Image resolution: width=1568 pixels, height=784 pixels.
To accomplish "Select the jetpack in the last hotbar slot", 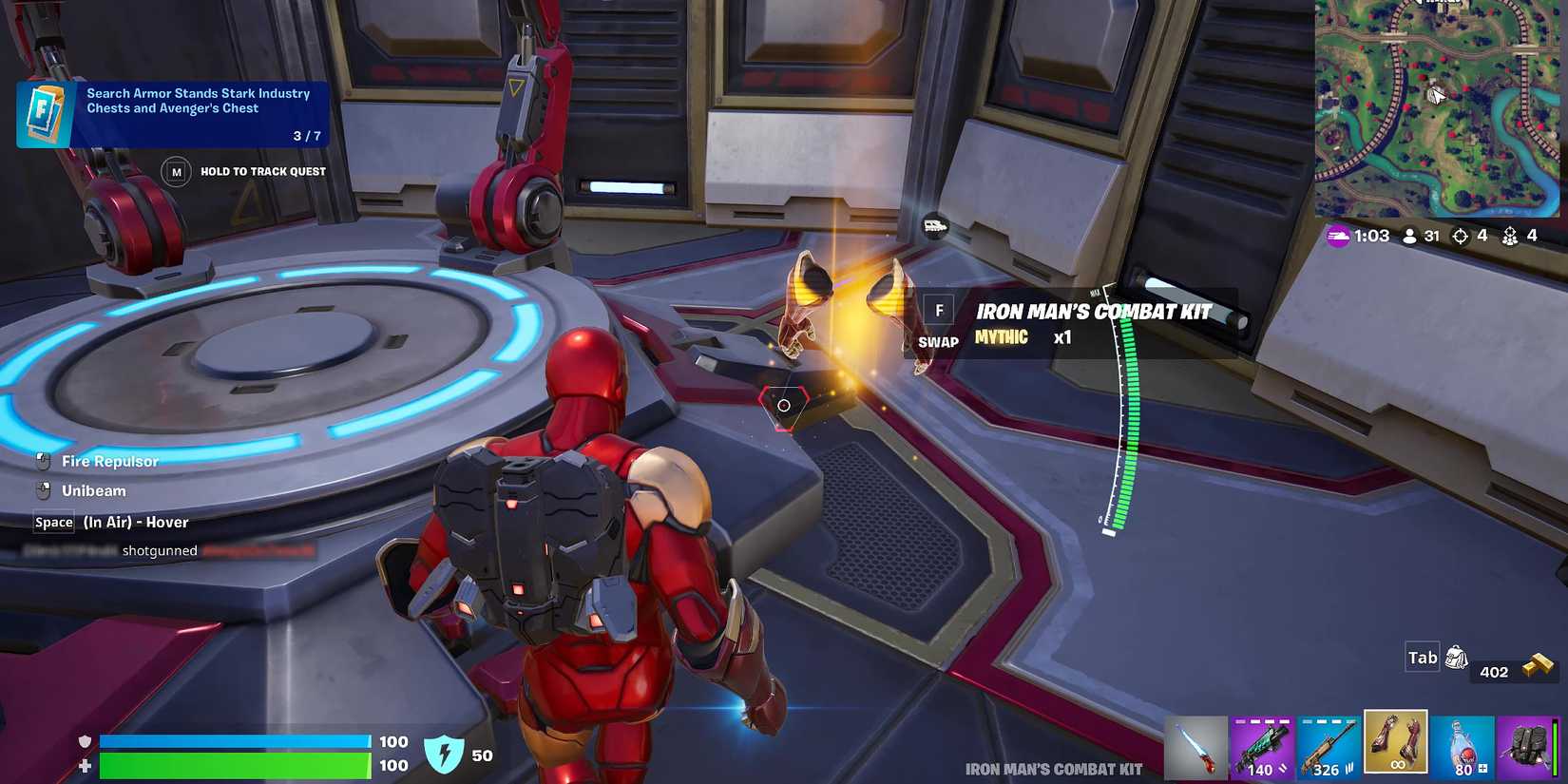I will coord(1528,745).
